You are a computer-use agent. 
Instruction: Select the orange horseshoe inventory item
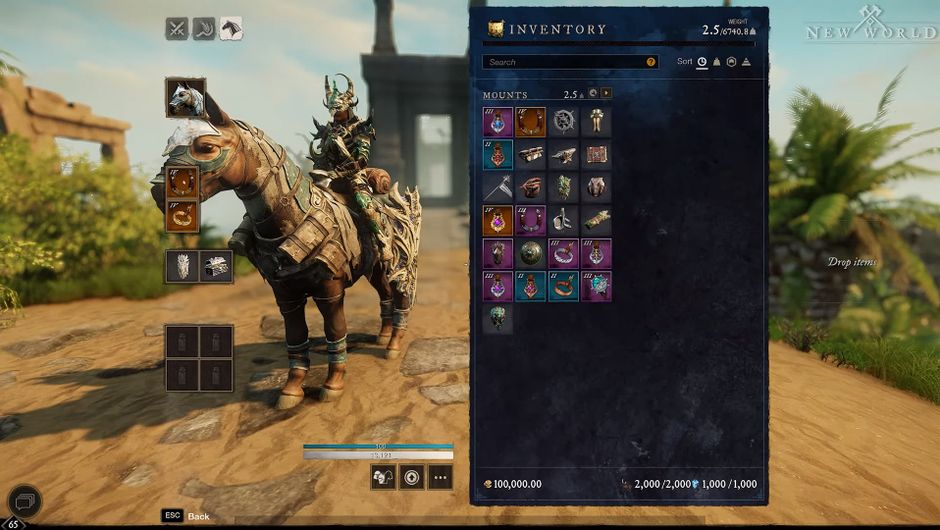[531, 122]
